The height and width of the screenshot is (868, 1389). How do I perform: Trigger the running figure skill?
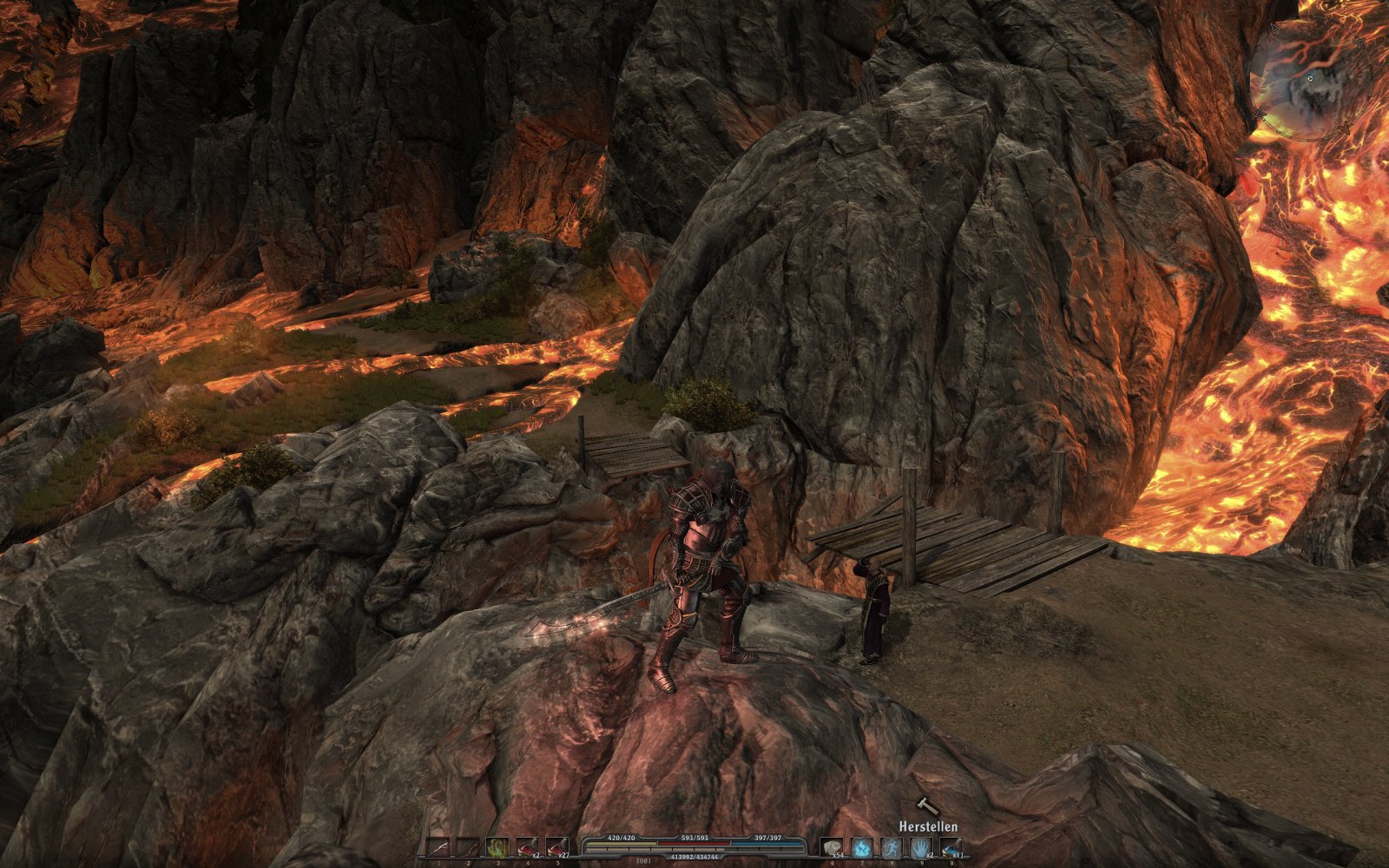[x=892, y=847]
